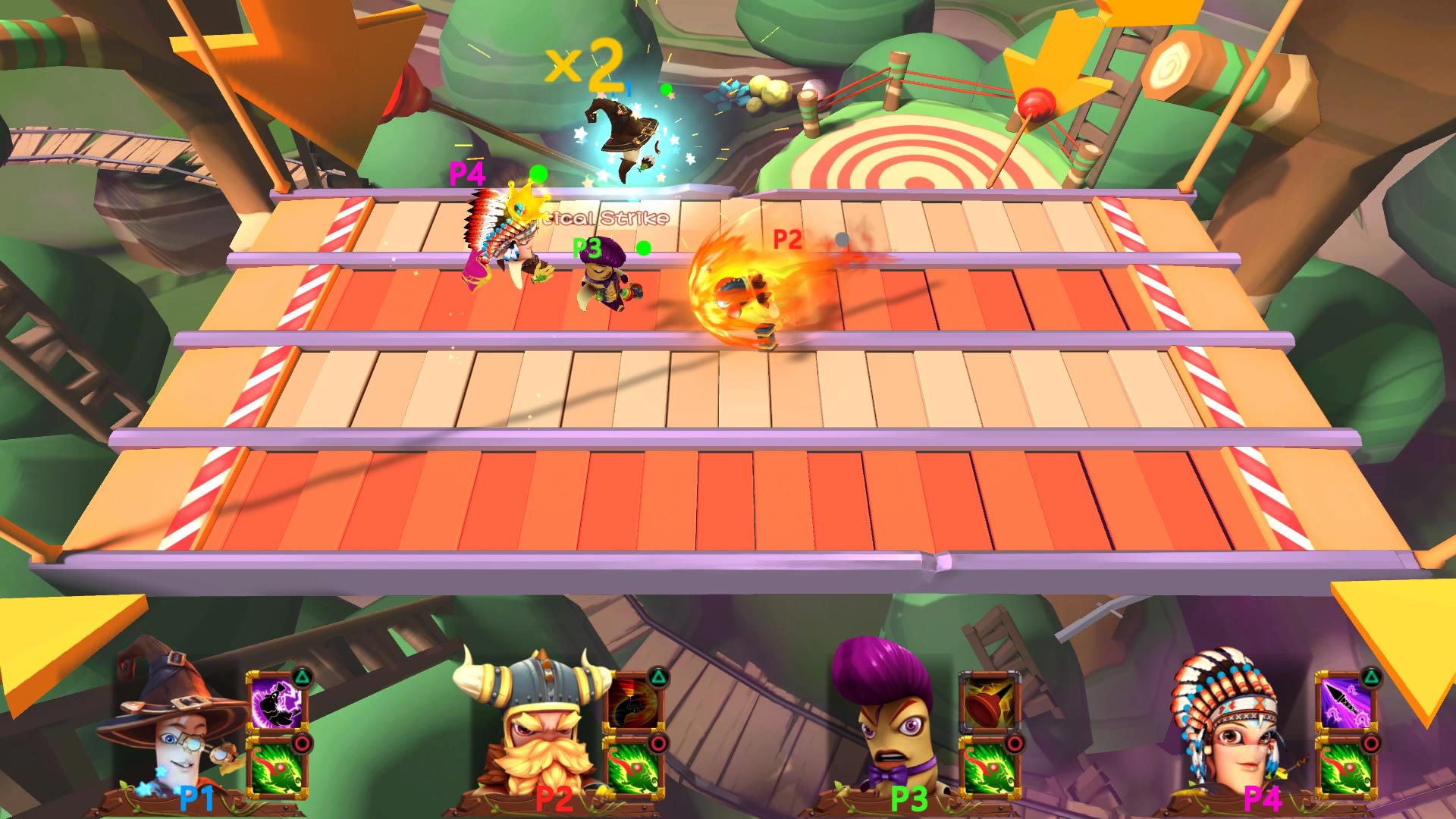Click P3's purple-haired portrait thumbnail
1456x819 pixels.
click(x=884, y=713)
